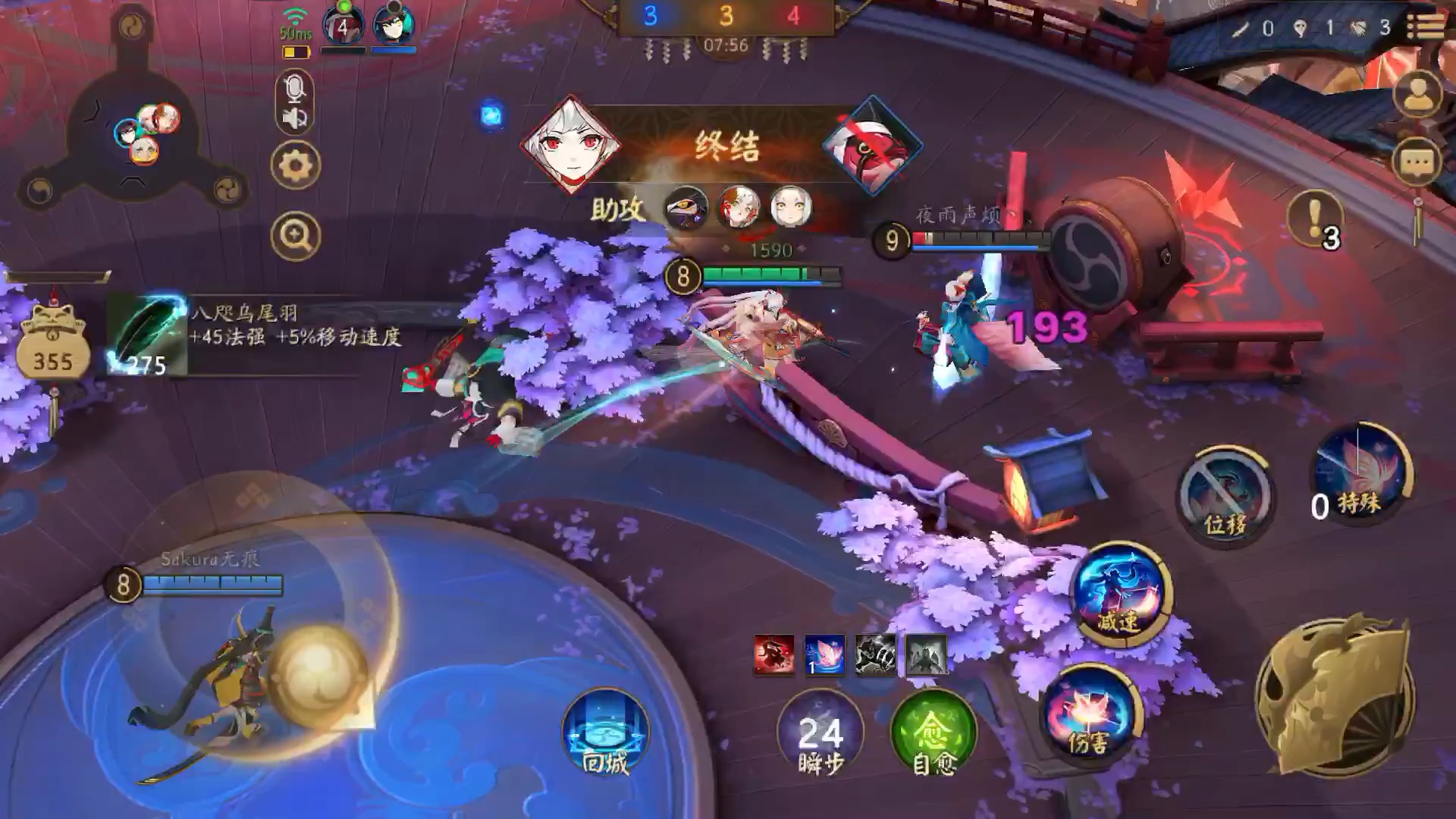This screenshot has width=1456, height=819.
Task: Open the scoreboard list menu
Action: (1426, 27)
